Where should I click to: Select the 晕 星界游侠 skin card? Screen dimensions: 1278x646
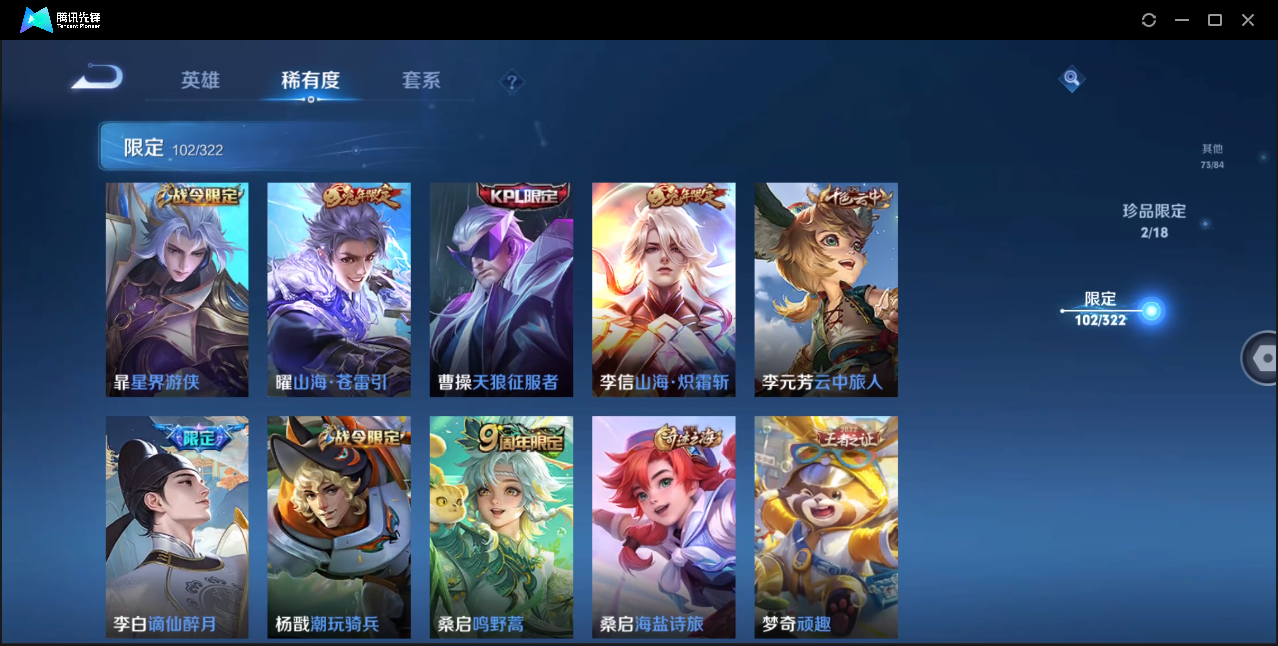(177, 289)
